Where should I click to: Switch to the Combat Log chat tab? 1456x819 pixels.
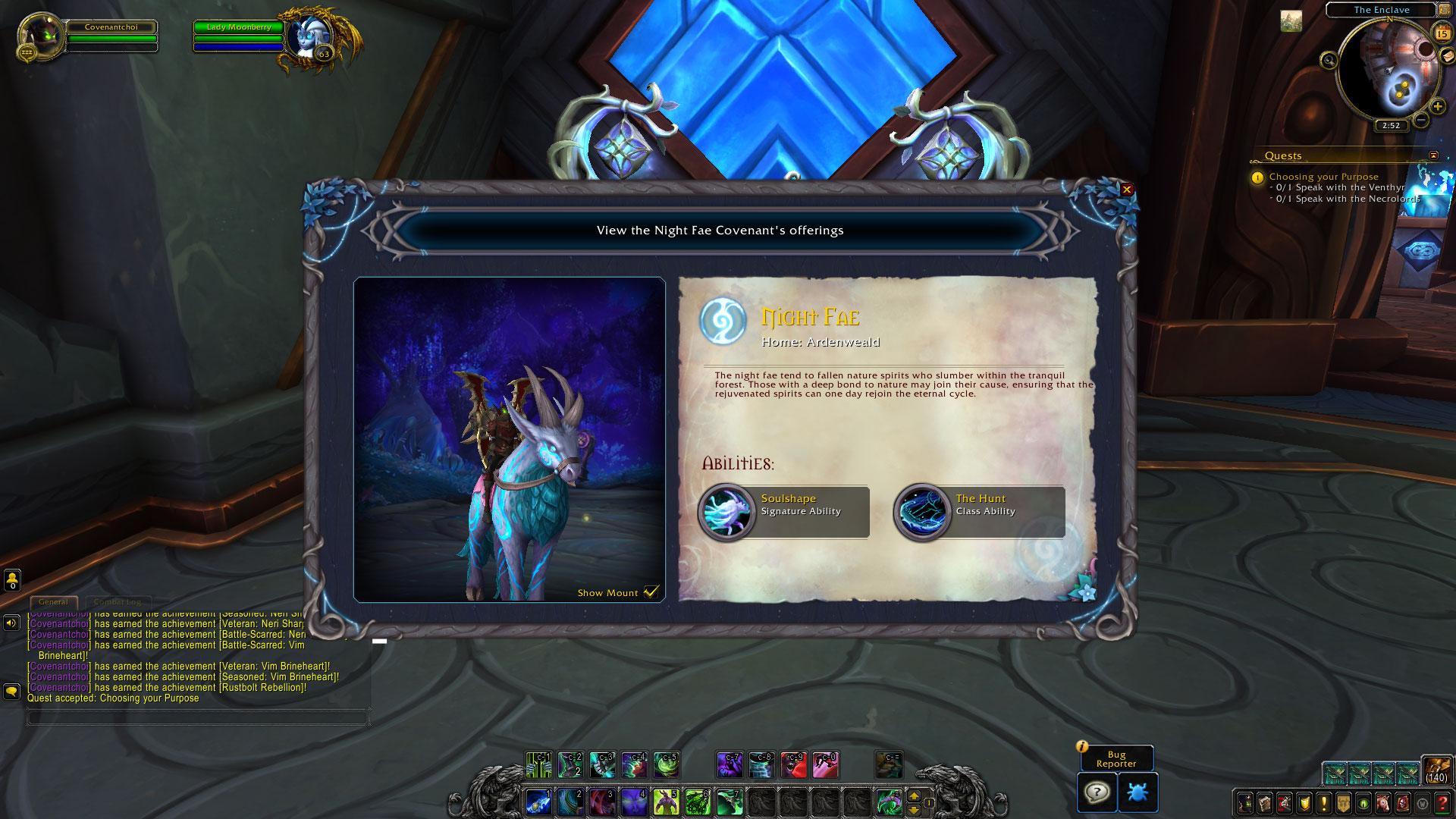117,602
